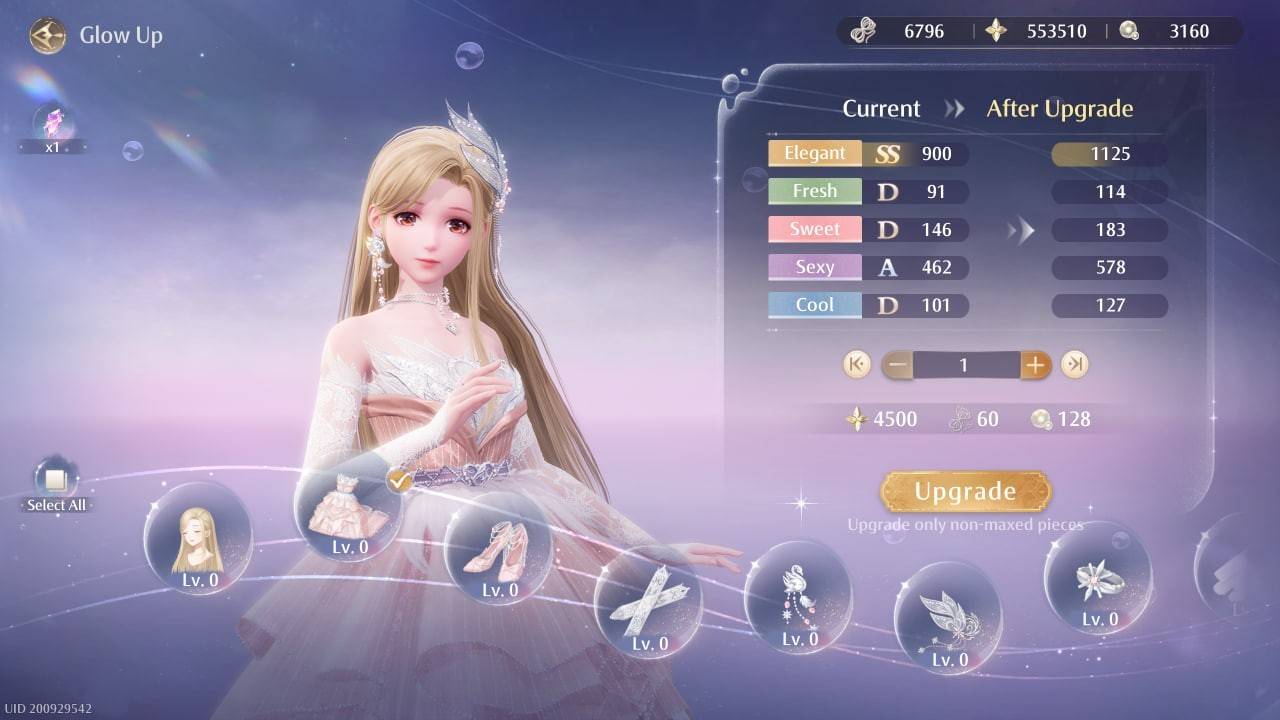Jump to maximum upgrade count

1075,364
